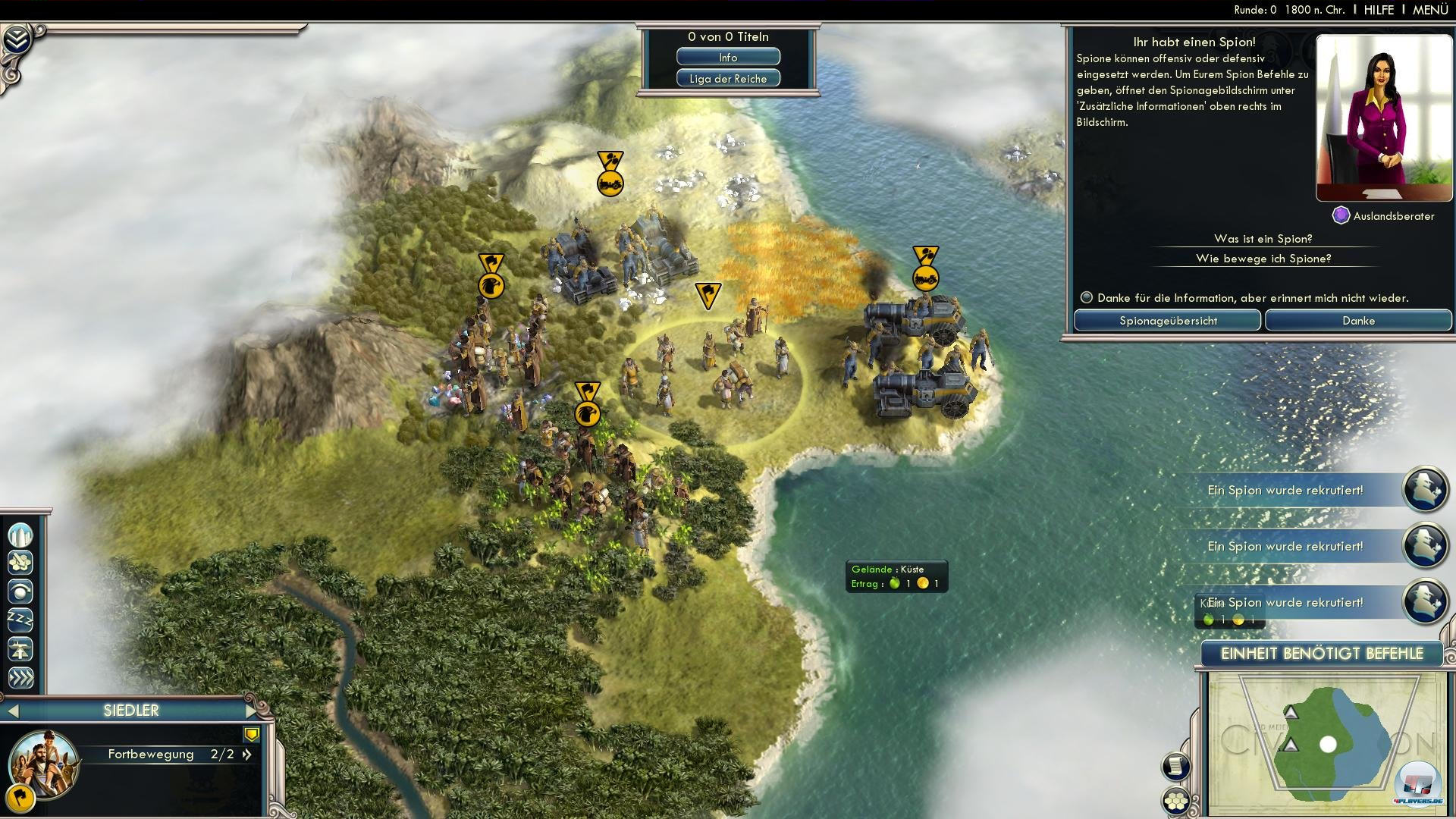Open the Spionageübersicht from the advisor panel
The width and height of the screenshot is (1456, 819).
pyautogui.click(x=1168, y=321)
